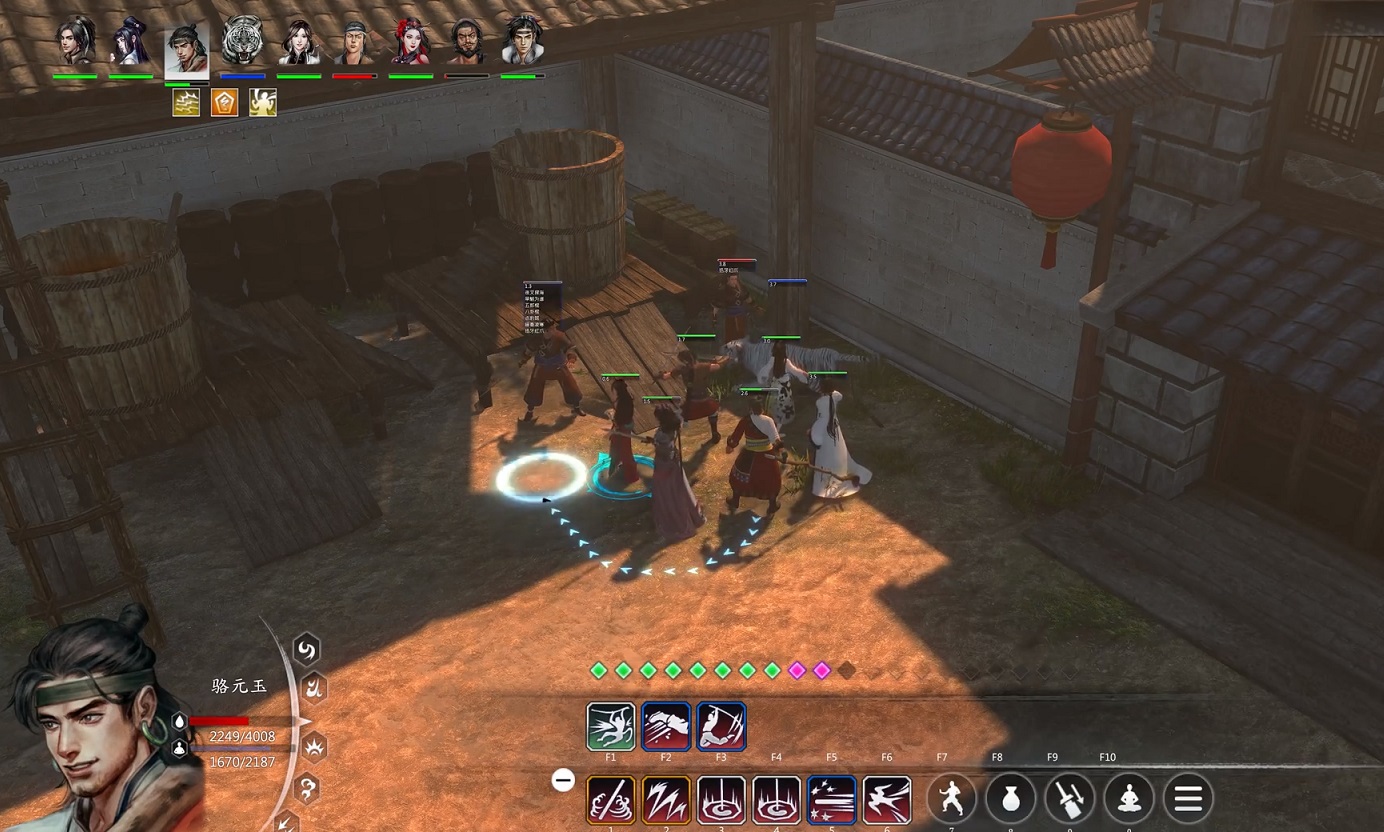Choose the meditation rest button

(1129, 799)
